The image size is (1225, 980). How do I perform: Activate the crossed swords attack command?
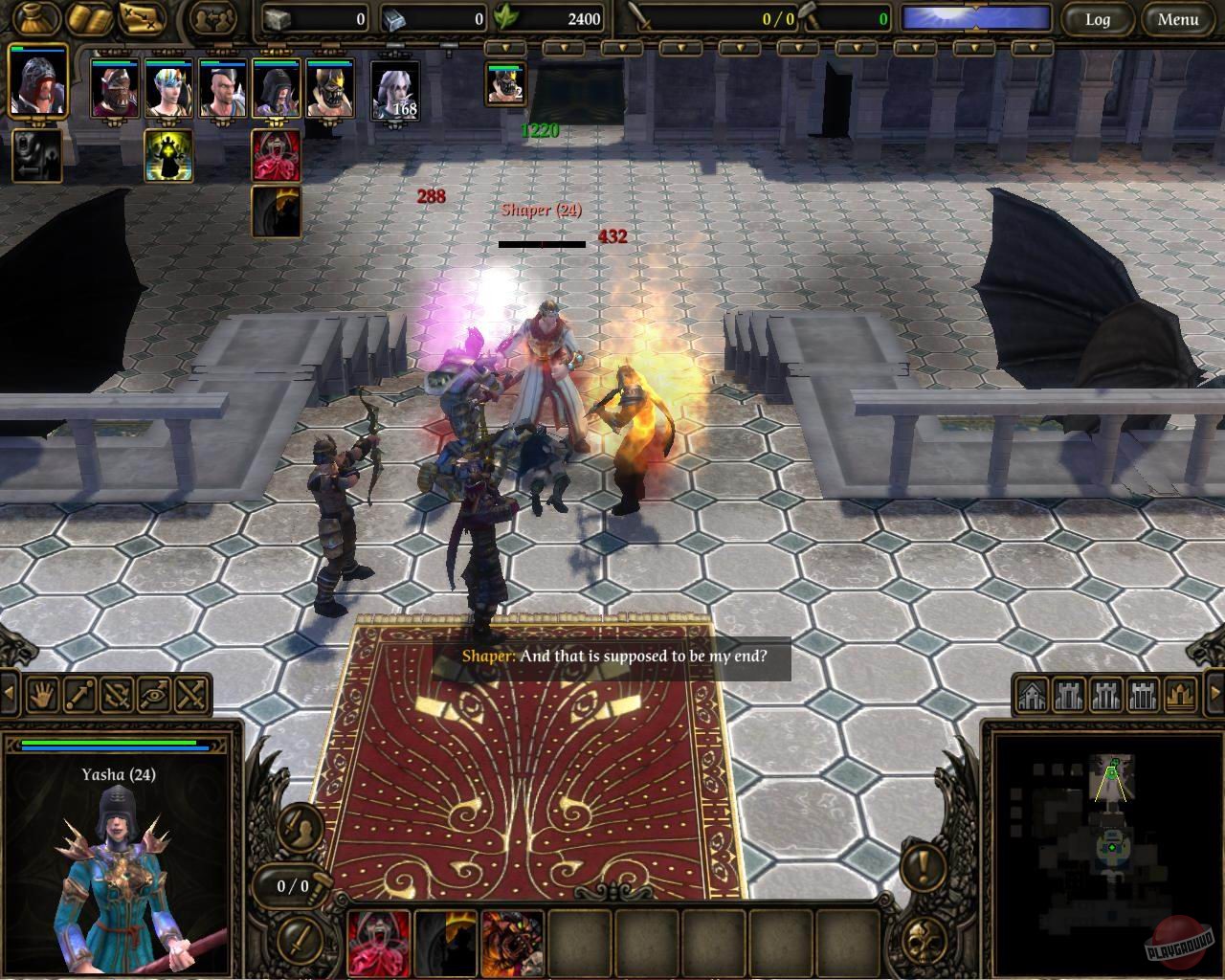[189, 696]
